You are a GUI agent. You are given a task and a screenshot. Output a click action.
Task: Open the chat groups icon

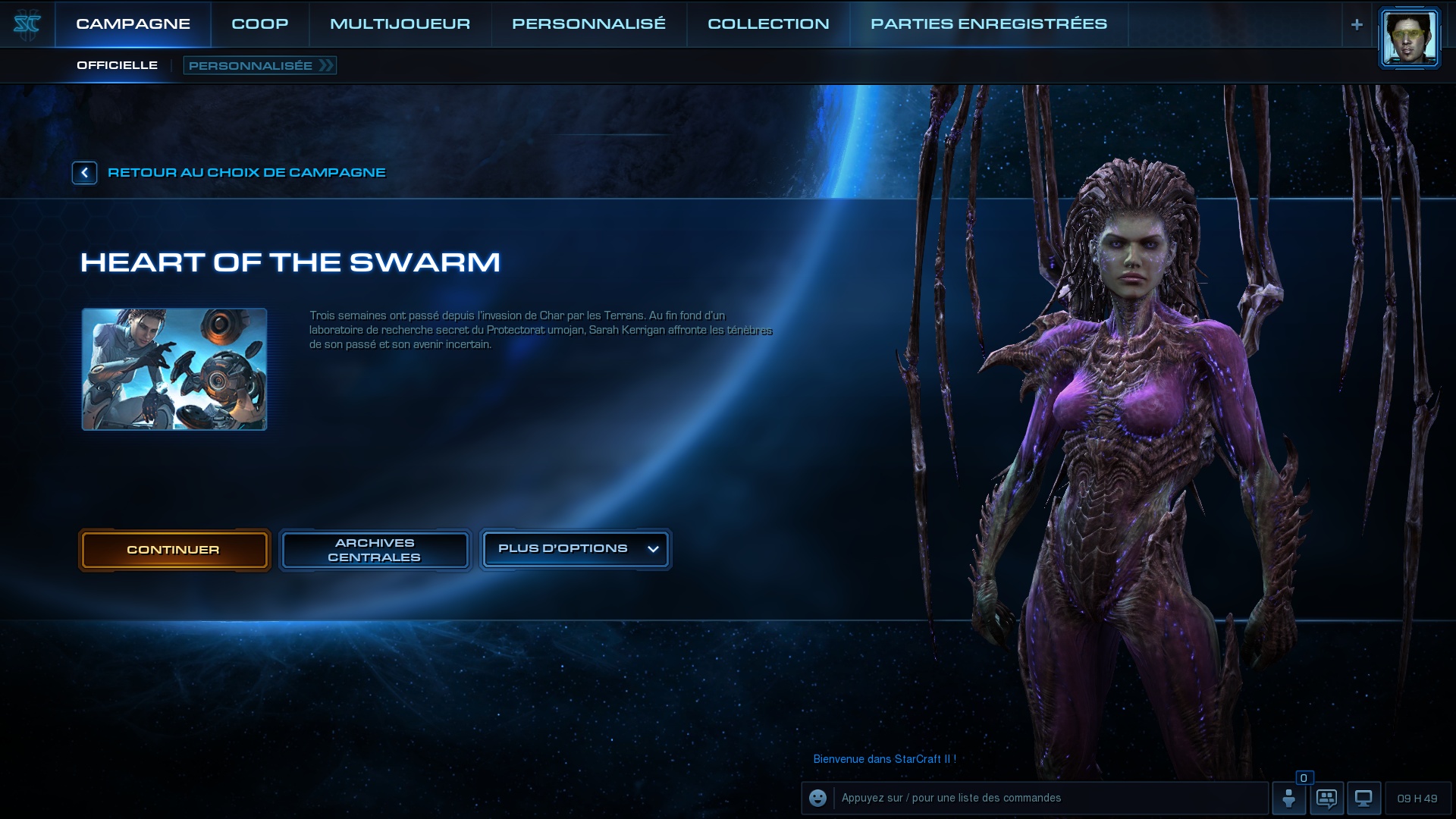[x=1326, y=798]
